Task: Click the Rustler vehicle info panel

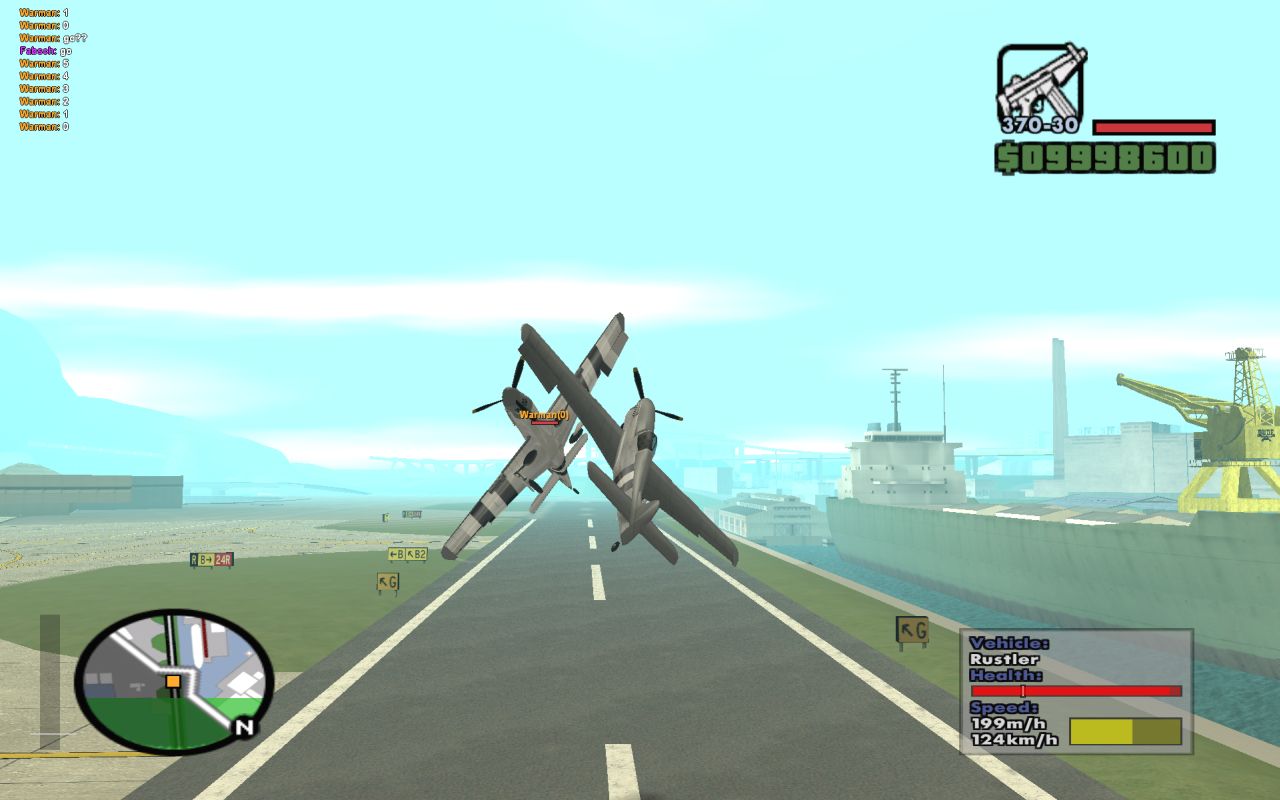Action: (1076, 691)
